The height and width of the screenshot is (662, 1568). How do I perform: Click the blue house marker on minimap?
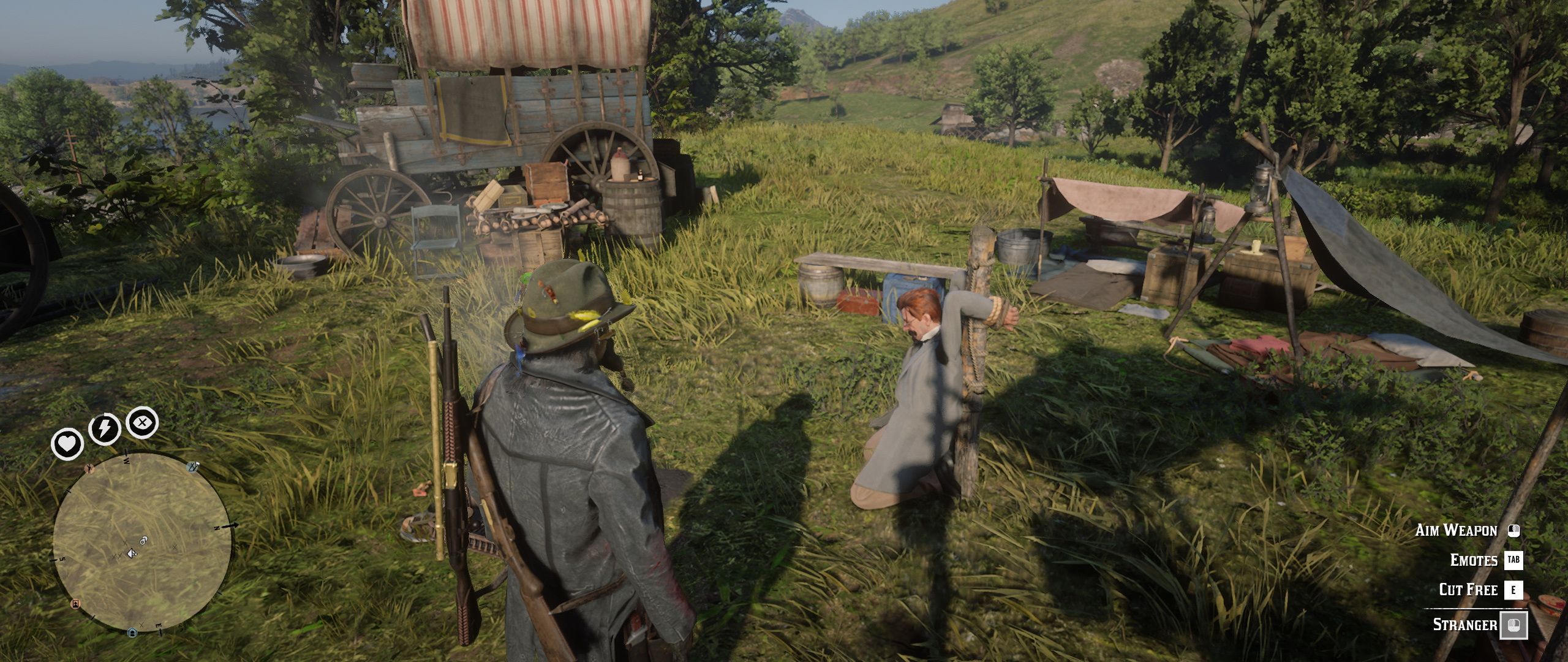(x=132, y=632)
